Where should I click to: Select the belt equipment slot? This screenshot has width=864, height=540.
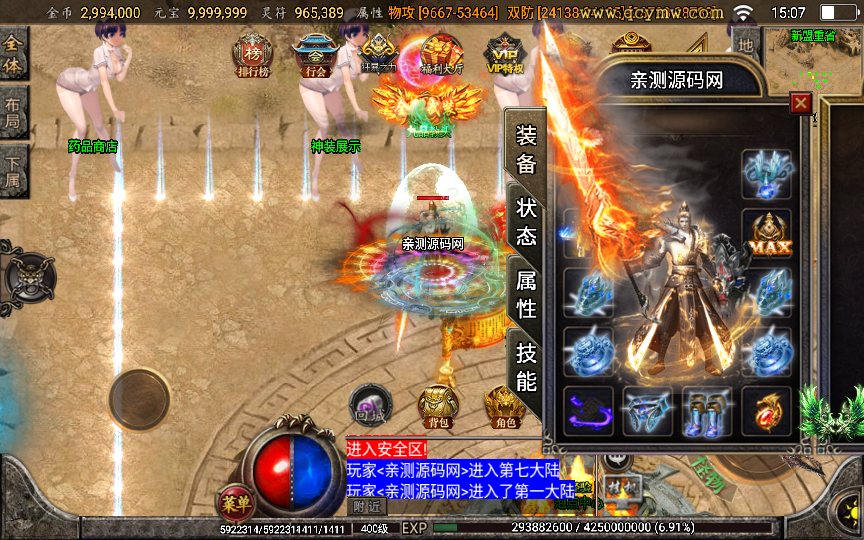click(647, 411)
